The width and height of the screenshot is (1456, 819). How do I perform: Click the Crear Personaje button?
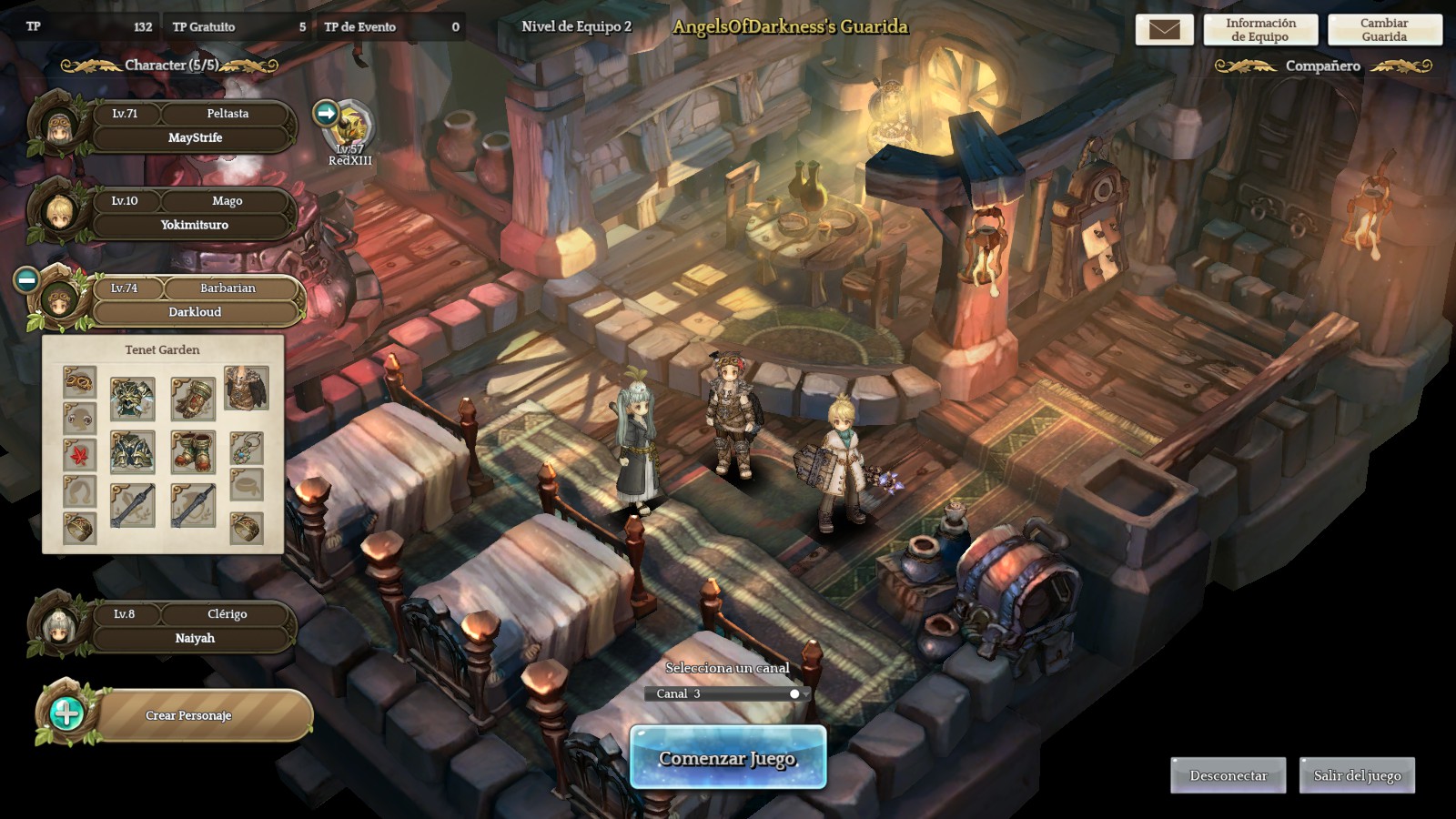187,715
